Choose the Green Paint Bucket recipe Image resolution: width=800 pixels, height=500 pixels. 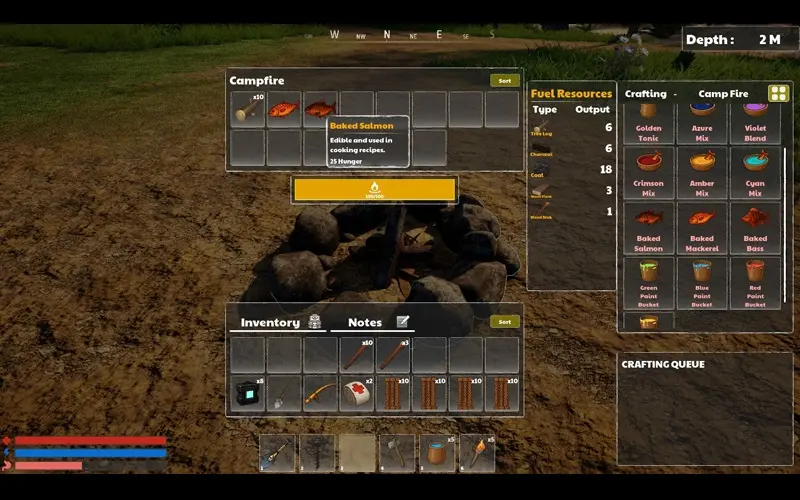649,279
